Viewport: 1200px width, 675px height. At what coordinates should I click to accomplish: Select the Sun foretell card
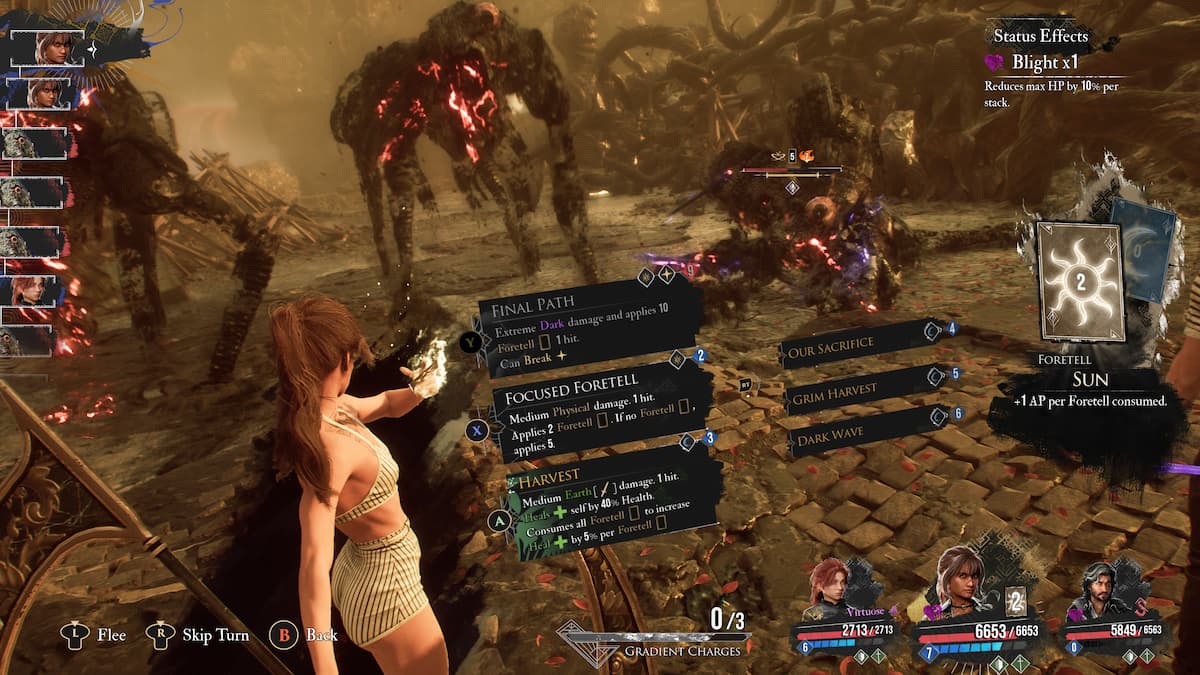click(1080, 282)
